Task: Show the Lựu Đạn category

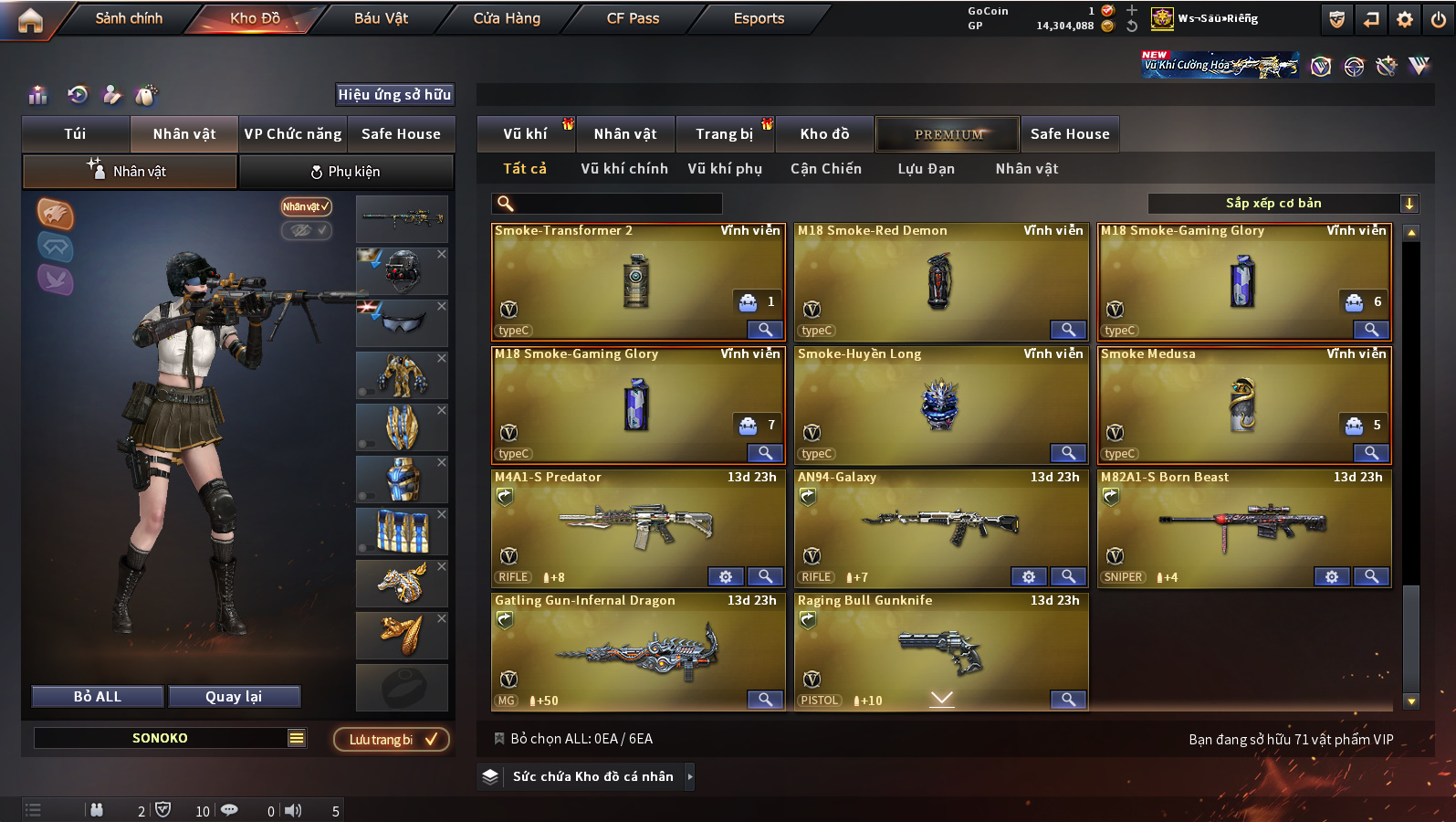Action: [926, 169]
